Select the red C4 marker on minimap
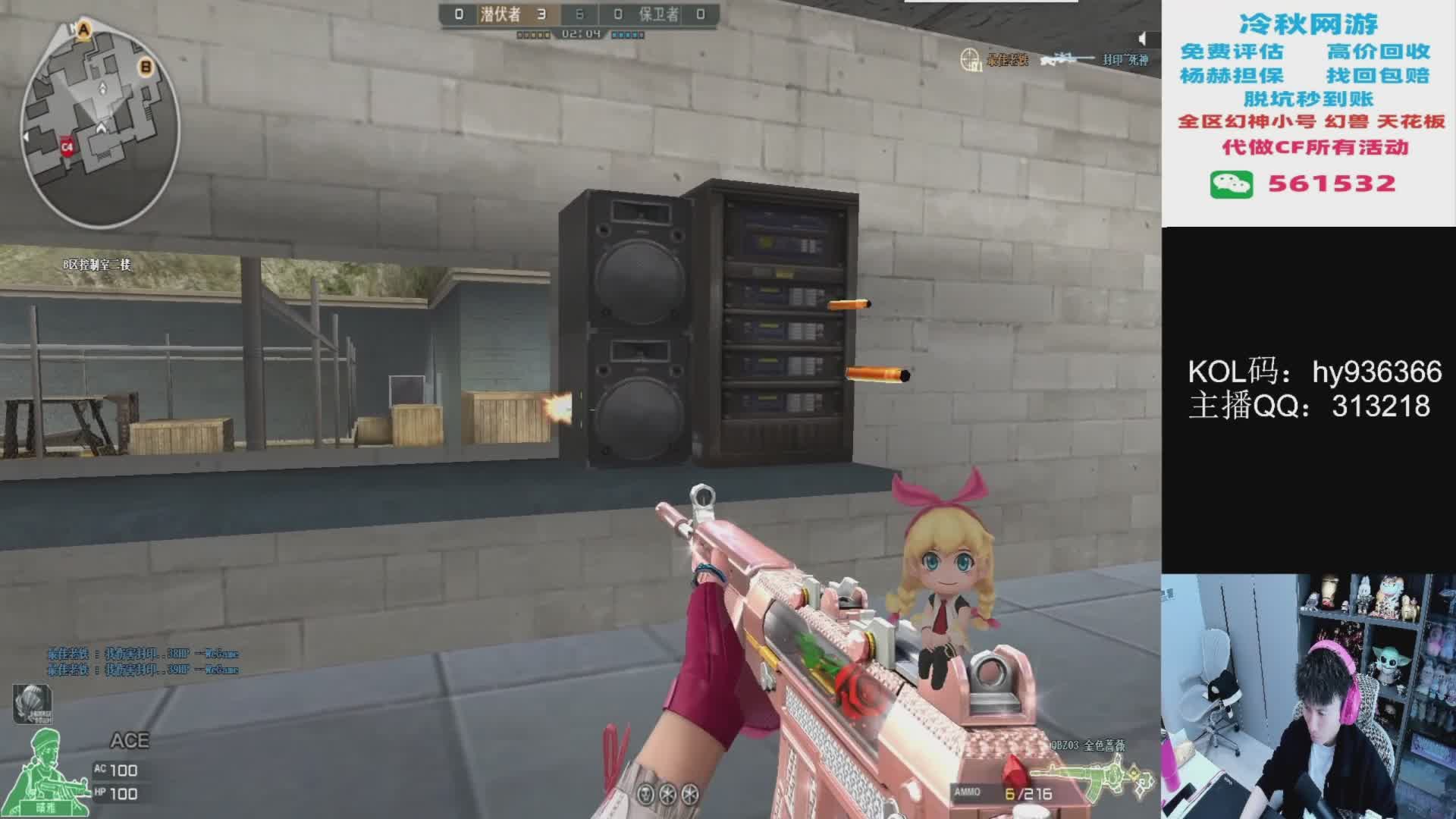 [67, 146]
